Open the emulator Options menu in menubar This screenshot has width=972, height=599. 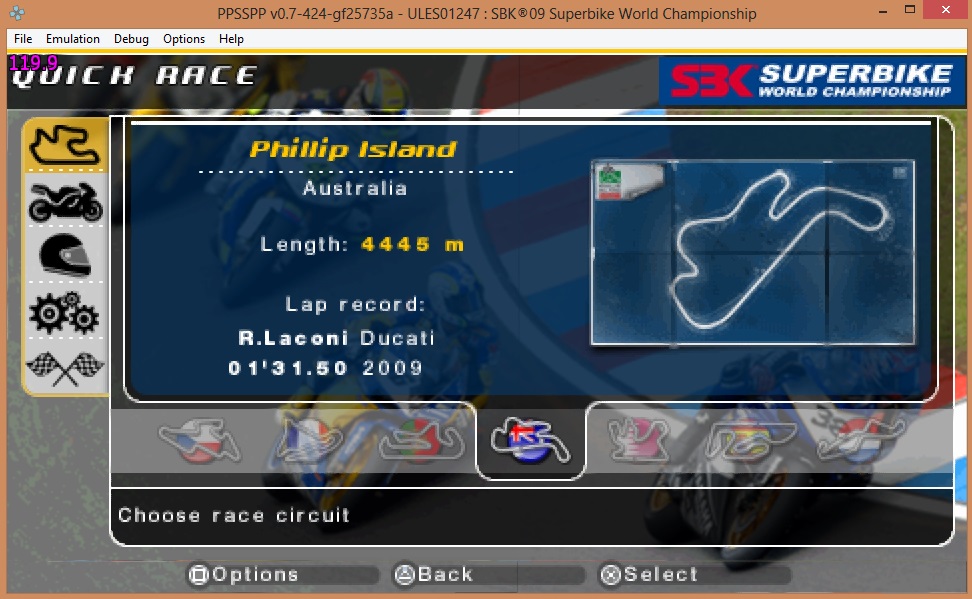click(184, 39)
